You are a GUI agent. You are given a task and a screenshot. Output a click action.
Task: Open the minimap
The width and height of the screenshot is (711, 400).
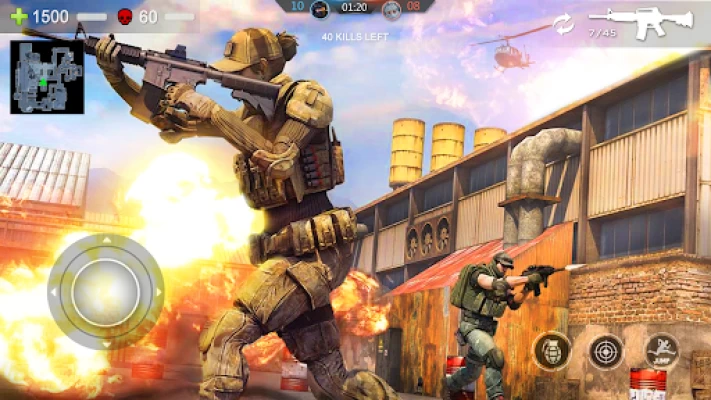click(47, 76)
